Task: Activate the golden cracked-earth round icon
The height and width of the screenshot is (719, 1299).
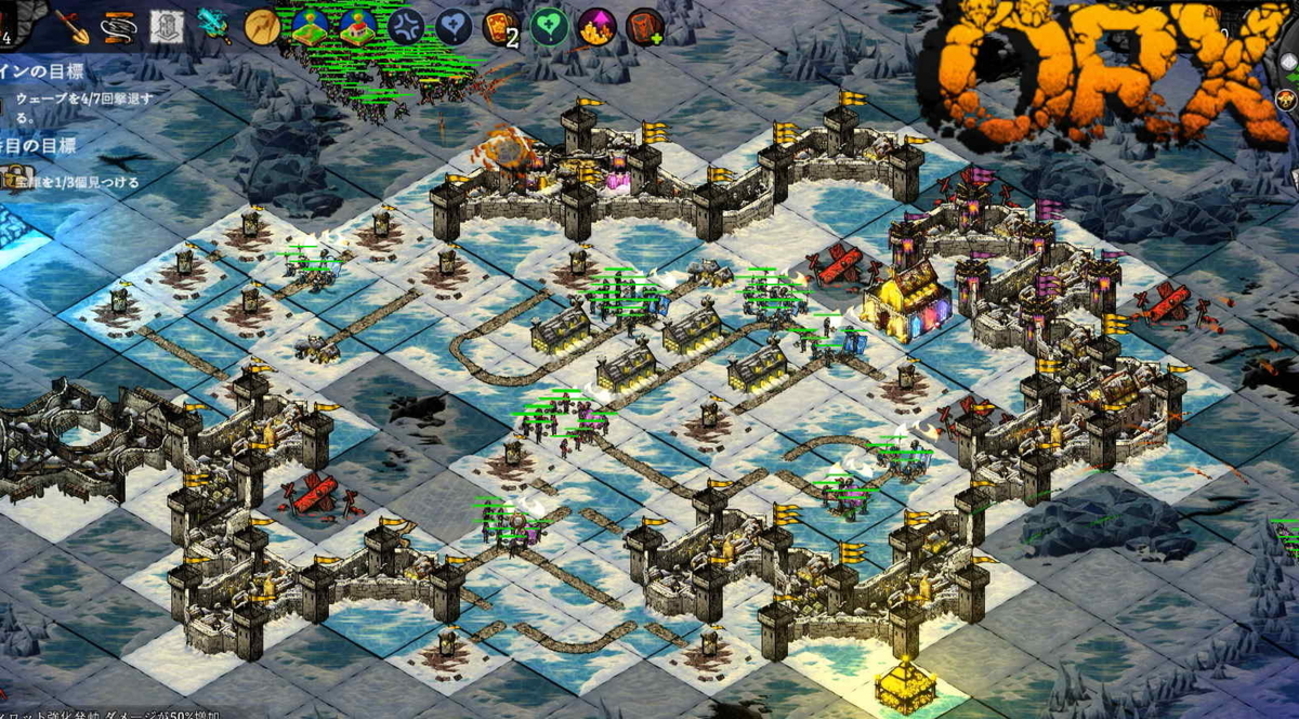Action: click(262, 27)
